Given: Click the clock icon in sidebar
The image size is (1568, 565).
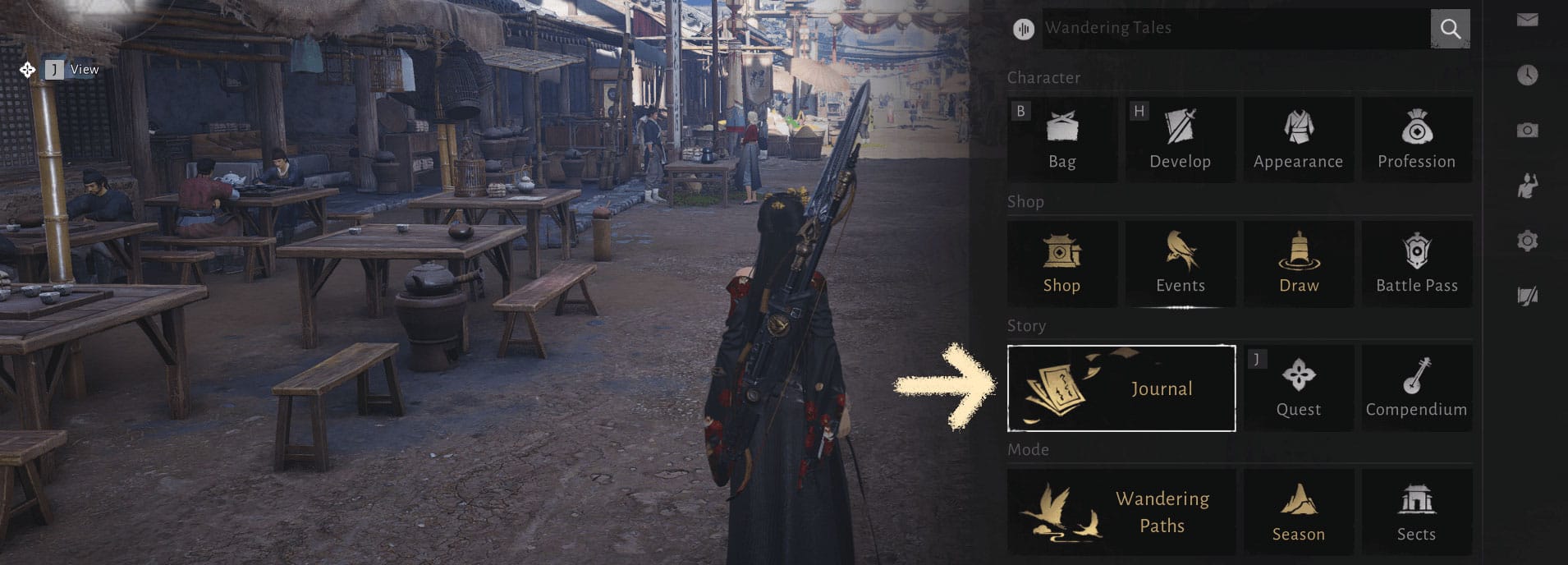Looking at the screenshot, I should tap(1527, 75).
